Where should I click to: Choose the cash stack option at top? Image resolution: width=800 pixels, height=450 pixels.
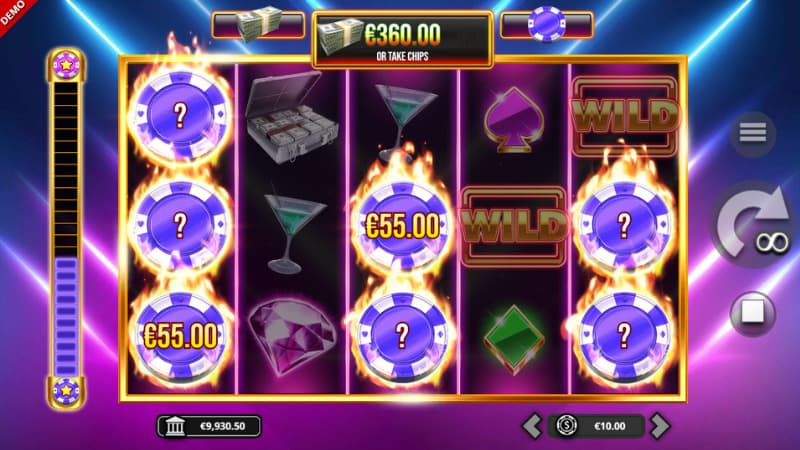coord(258,23)
